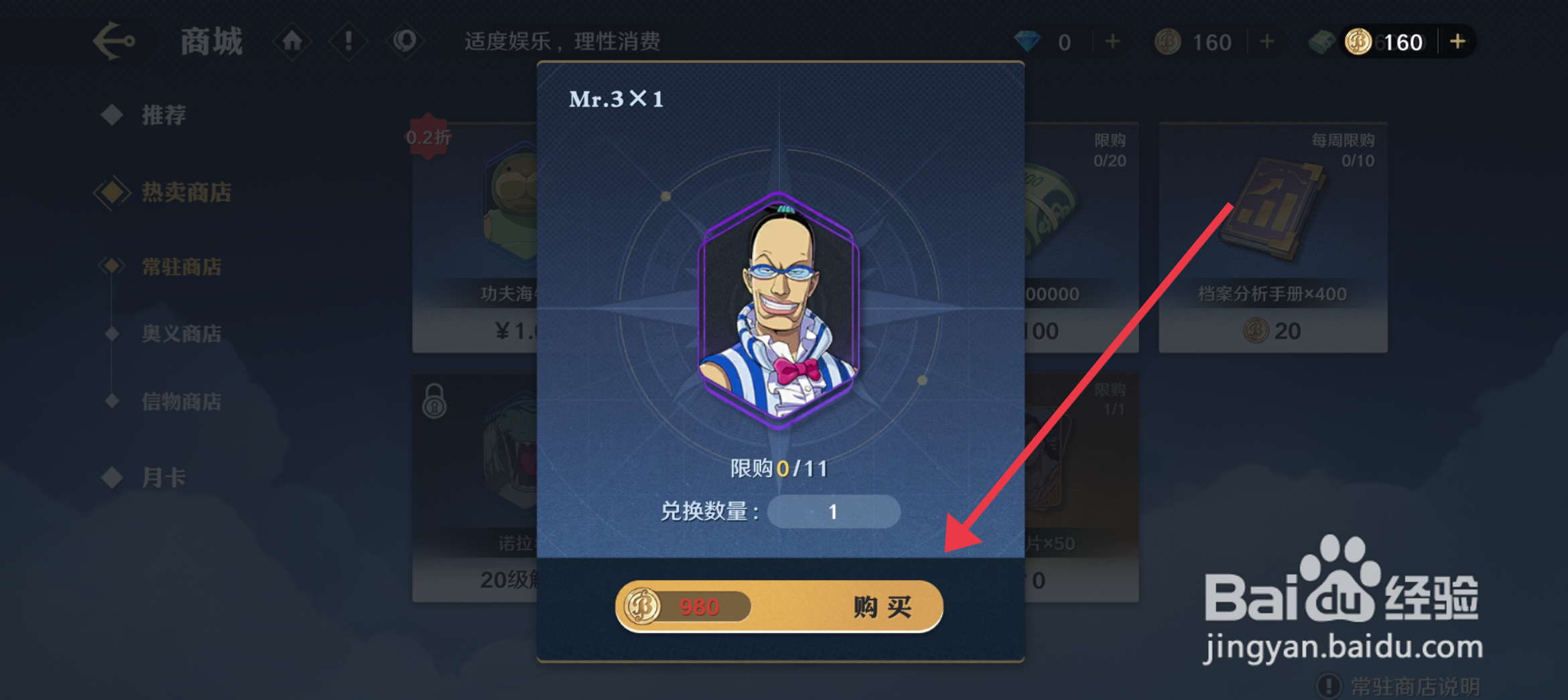Click the 兑换数量 quantity input field
This screenshot has height=700, width=1568.
834,512
